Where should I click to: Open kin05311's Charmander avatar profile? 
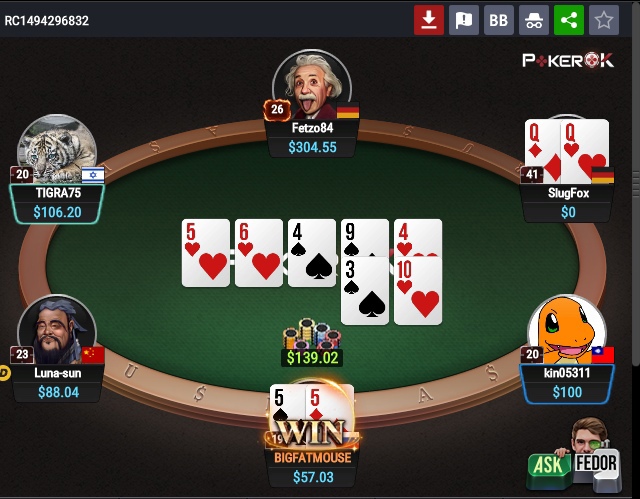coord(566,330)
